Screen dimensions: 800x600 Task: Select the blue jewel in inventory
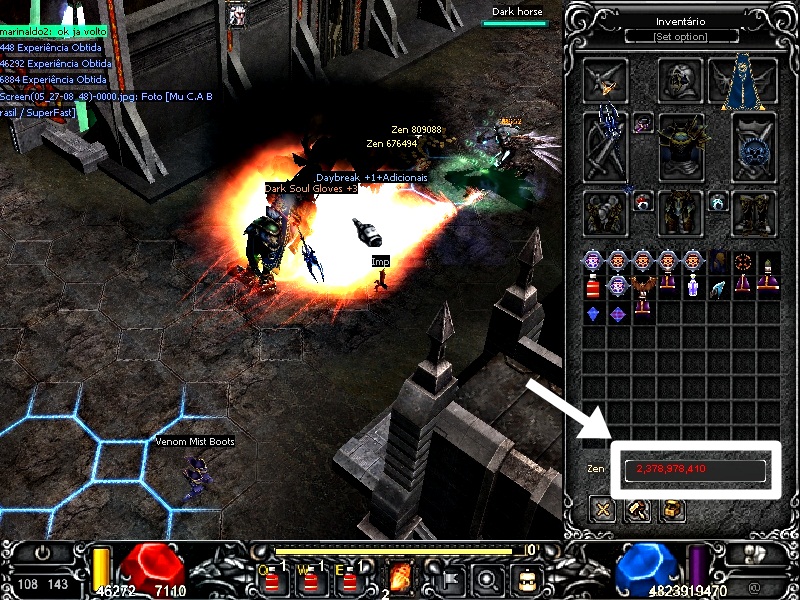click(593, 314)
